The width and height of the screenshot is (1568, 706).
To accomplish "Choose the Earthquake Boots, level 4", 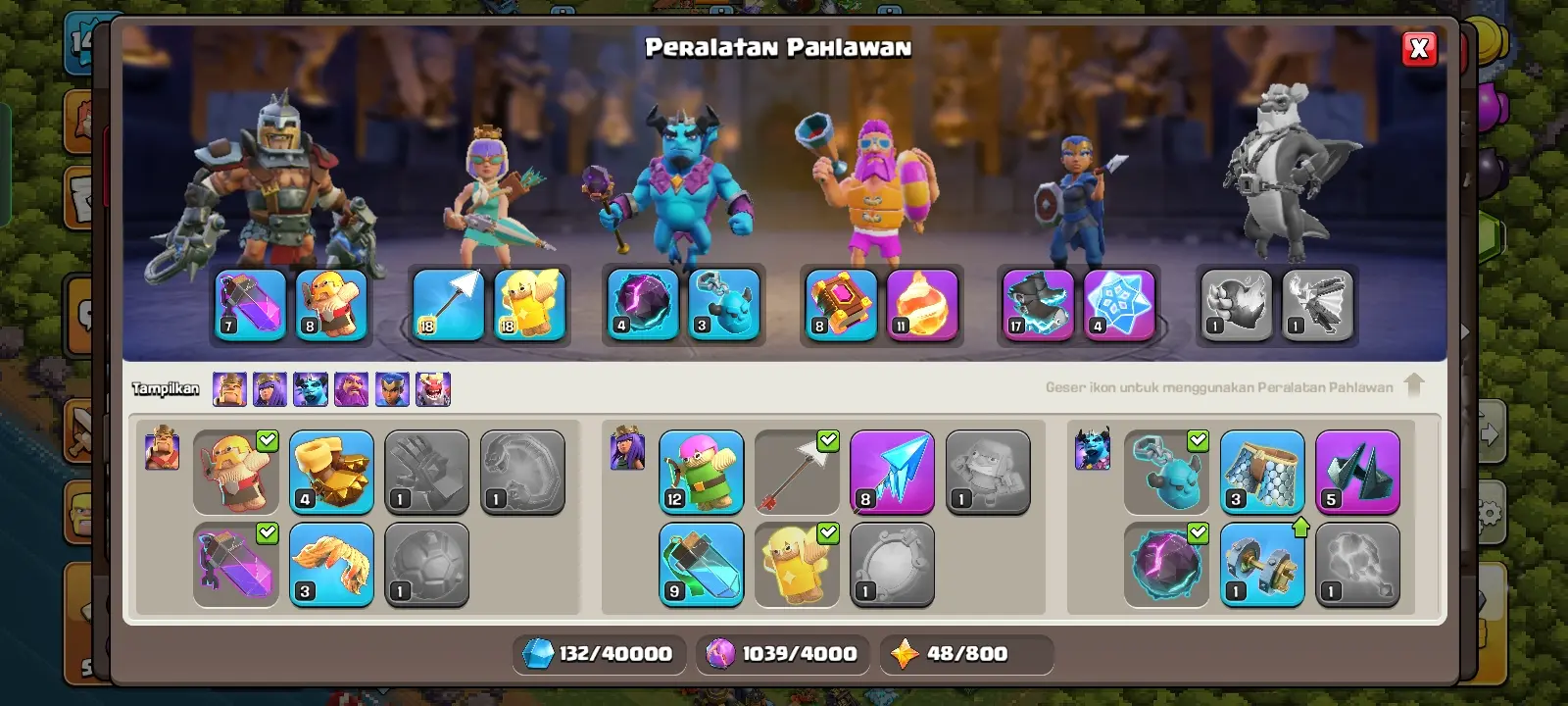I will tap(331, 473).
